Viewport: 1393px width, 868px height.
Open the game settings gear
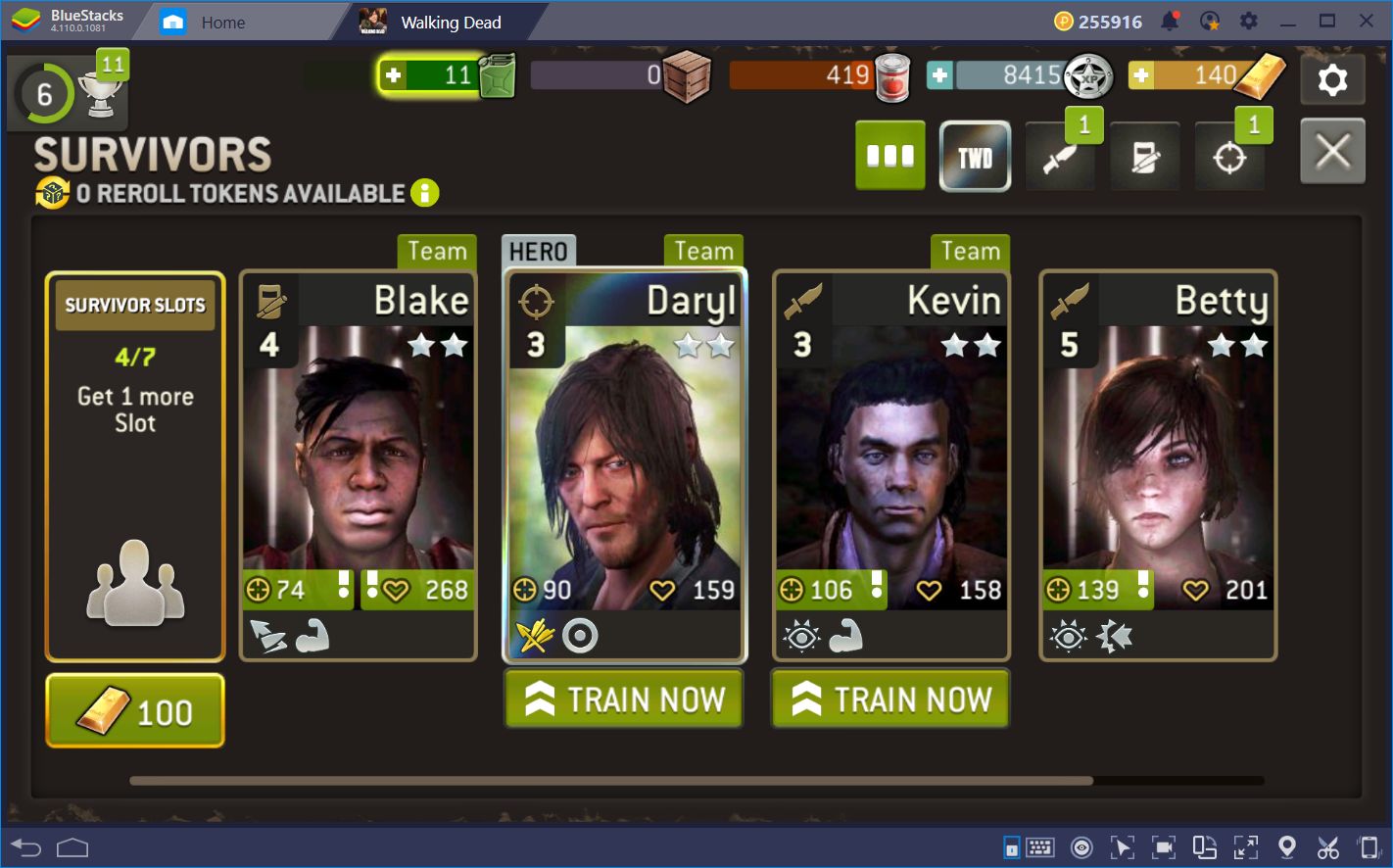(1332, 79)
